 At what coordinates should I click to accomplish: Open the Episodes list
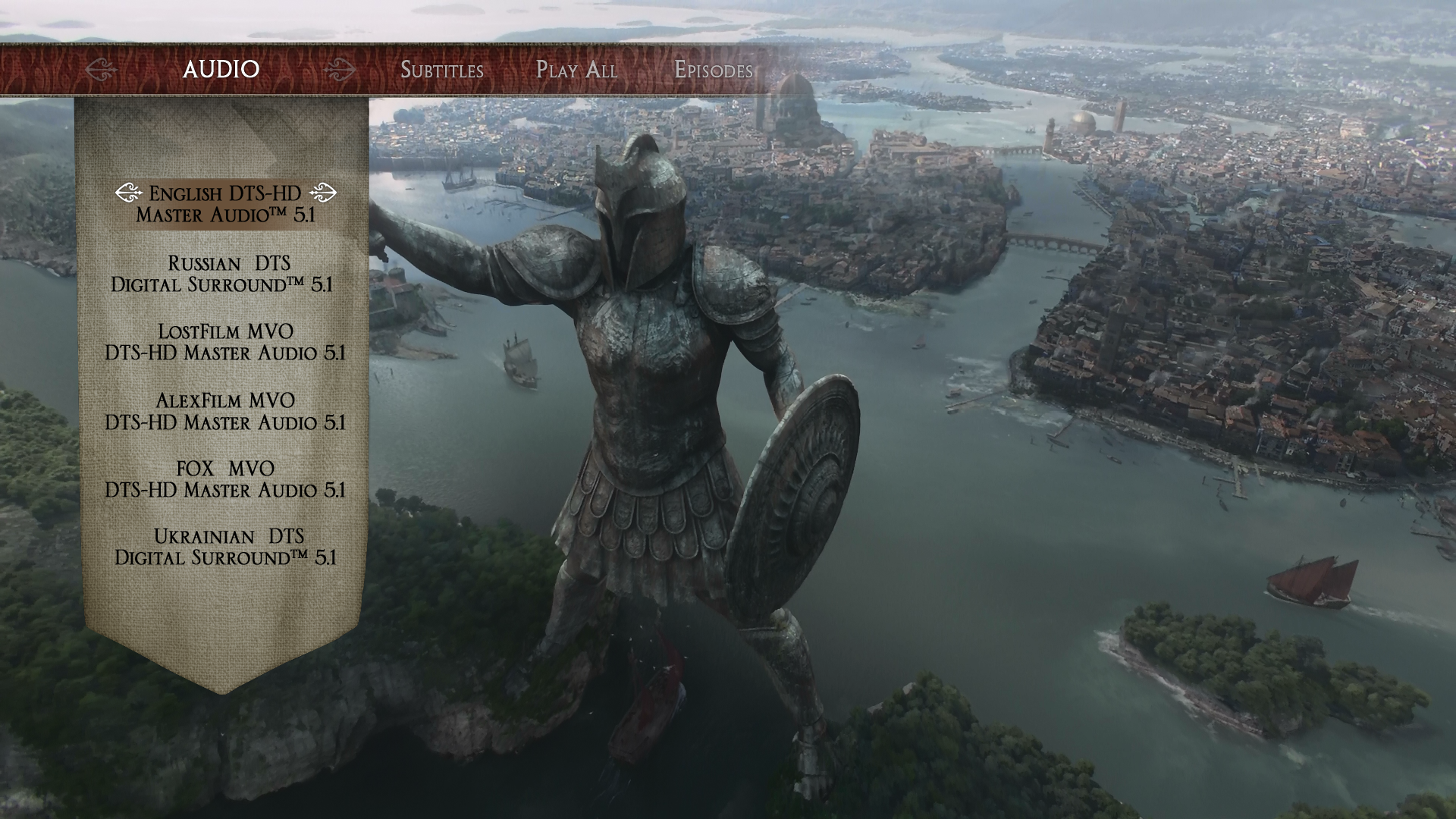click(713, 71)
